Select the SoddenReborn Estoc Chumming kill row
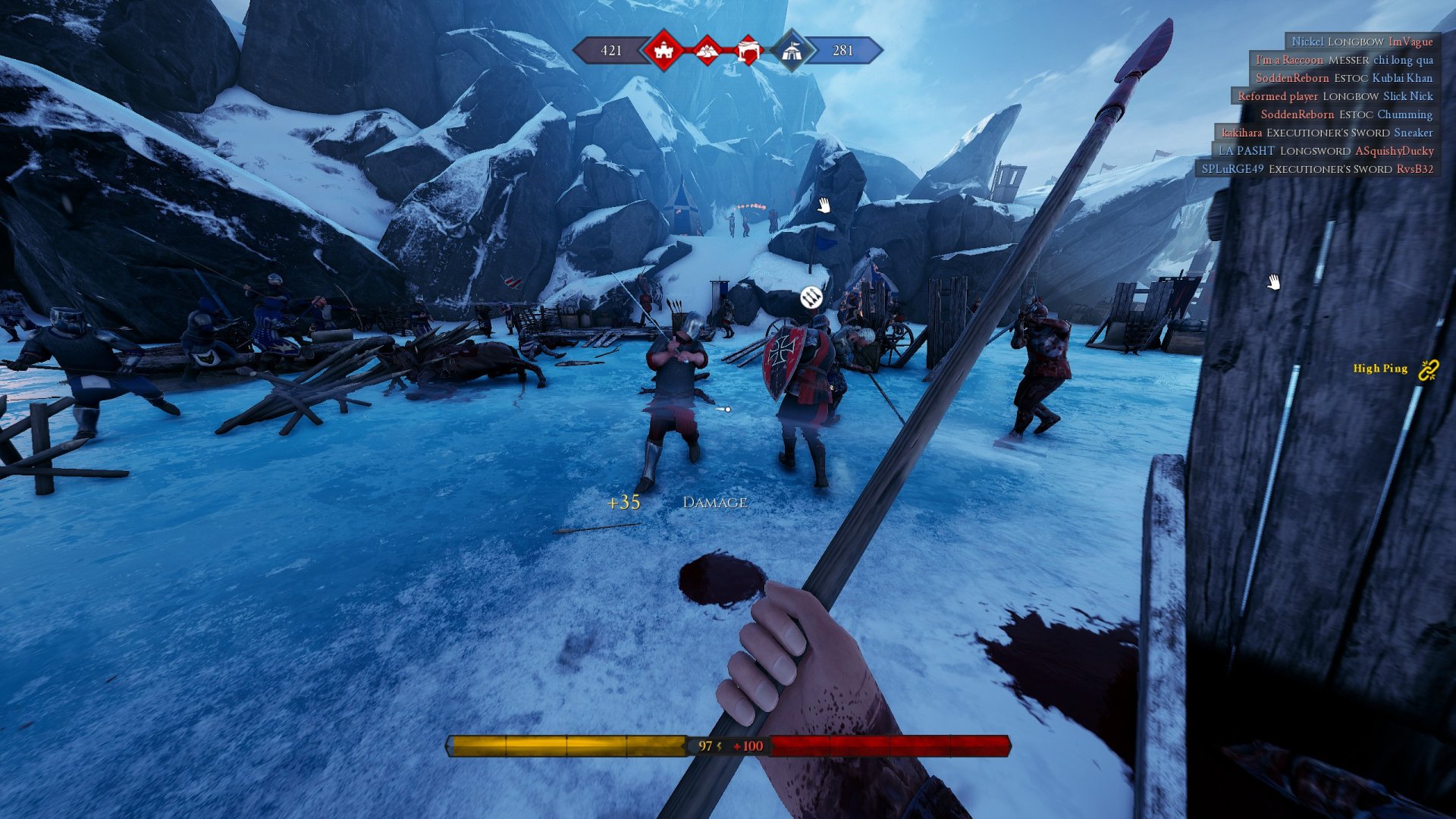Image resolution: width=1456 pixels, height=819 pixels. 1346,115
